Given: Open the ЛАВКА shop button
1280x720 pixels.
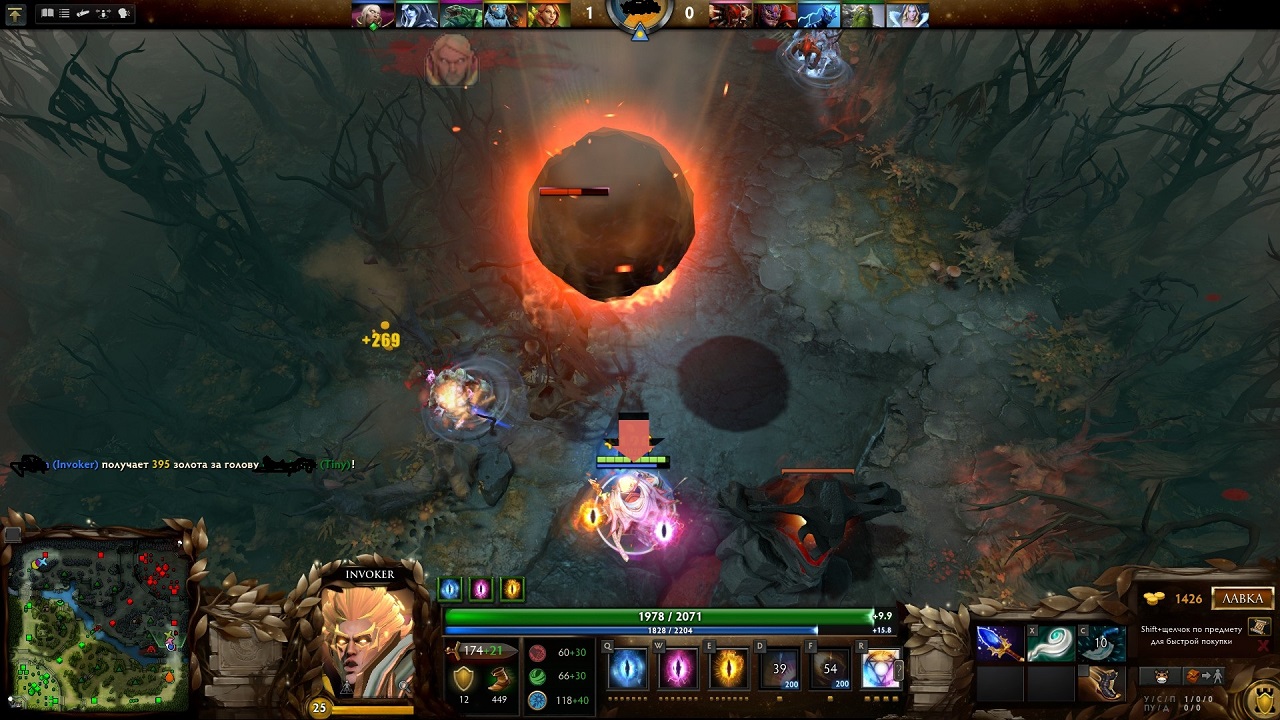Looking at the screenshot, I should coord(1243,599).
